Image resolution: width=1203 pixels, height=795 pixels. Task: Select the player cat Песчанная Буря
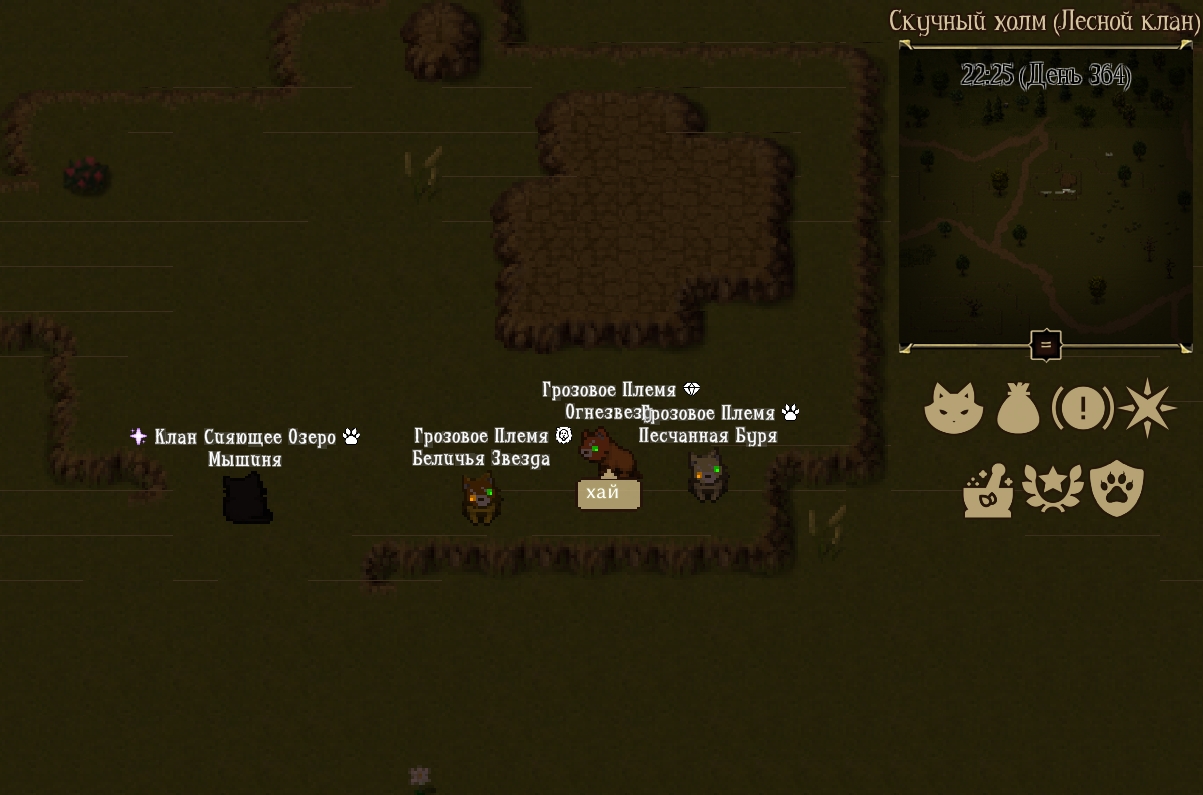pos(707,475)
